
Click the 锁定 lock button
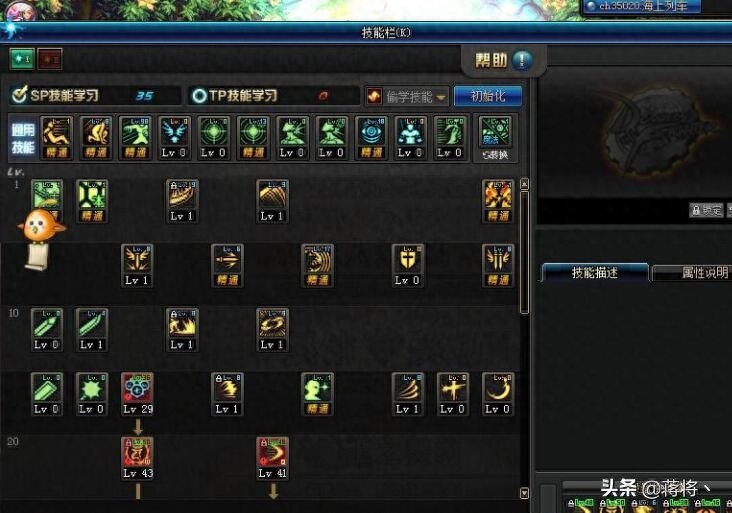[706, 210]
